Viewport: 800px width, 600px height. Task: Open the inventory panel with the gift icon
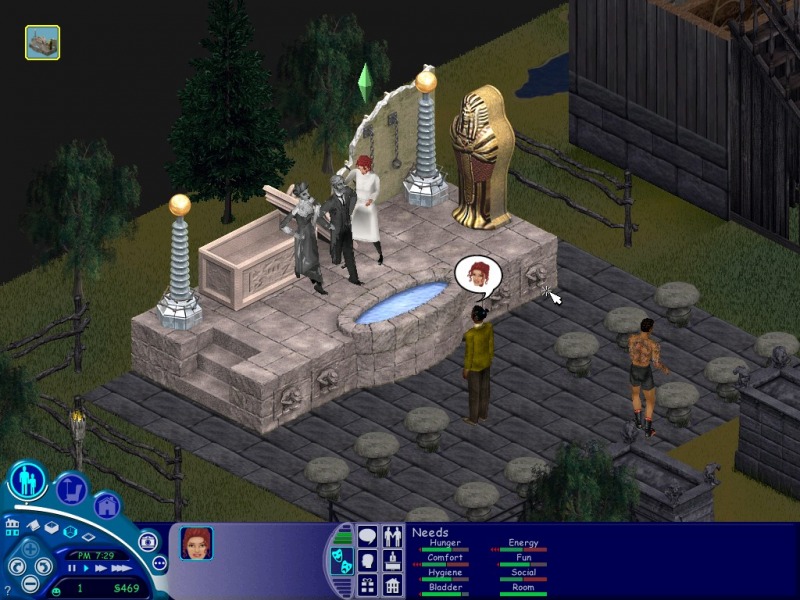(x=367, y=585)
